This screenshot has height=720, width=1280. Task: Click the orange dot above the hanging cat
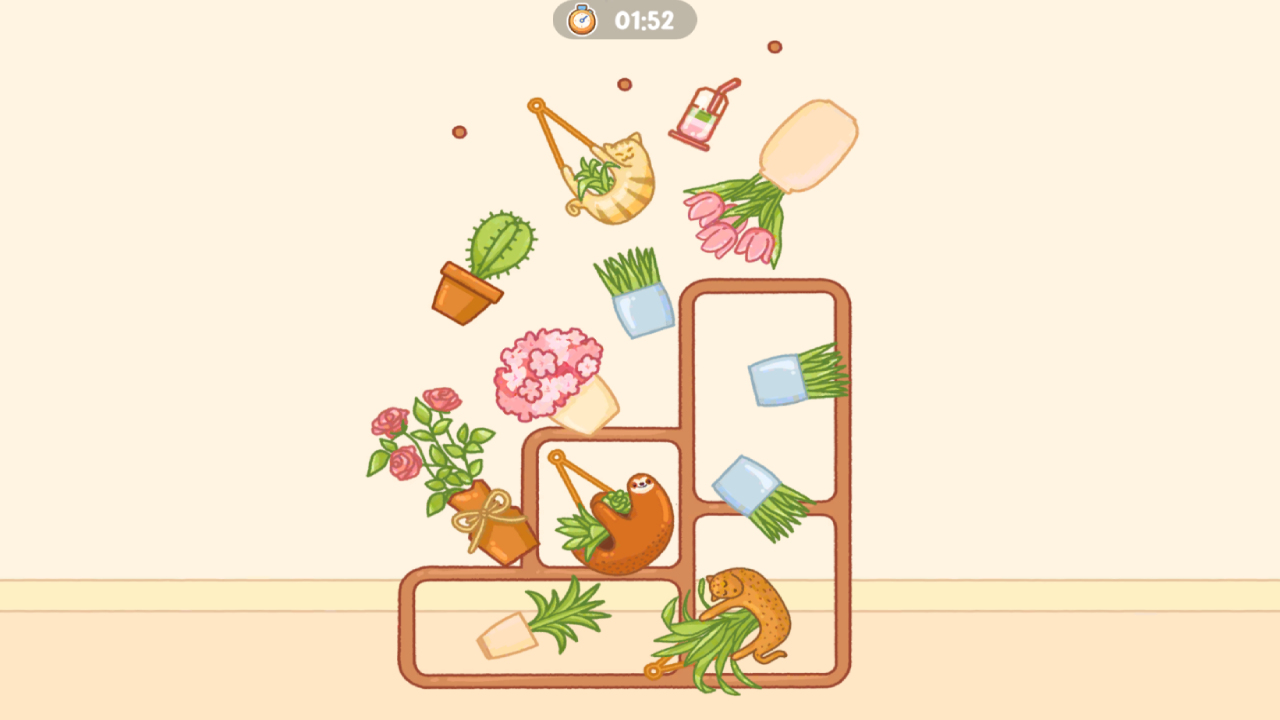pyautogui.click(x=624, y=85)
